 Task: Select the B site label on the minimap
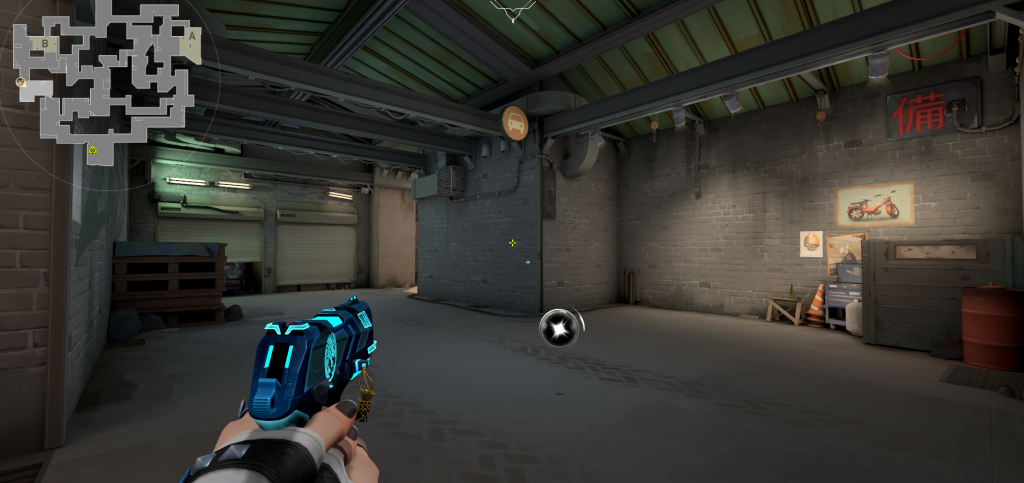coord(44,43)
